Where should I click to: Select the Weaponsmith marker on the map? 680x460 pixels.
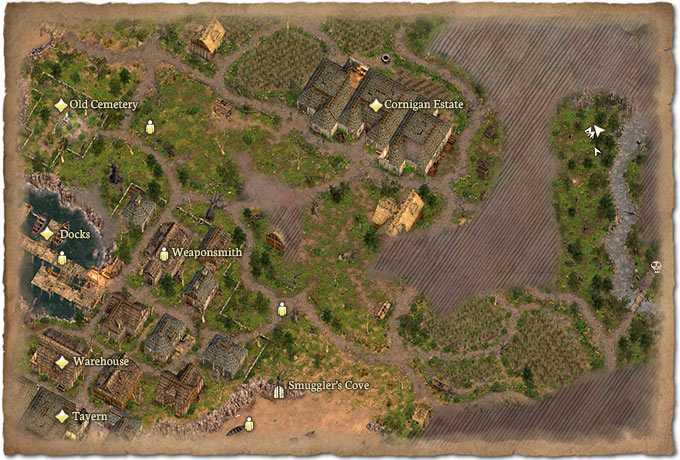point(164,254)
